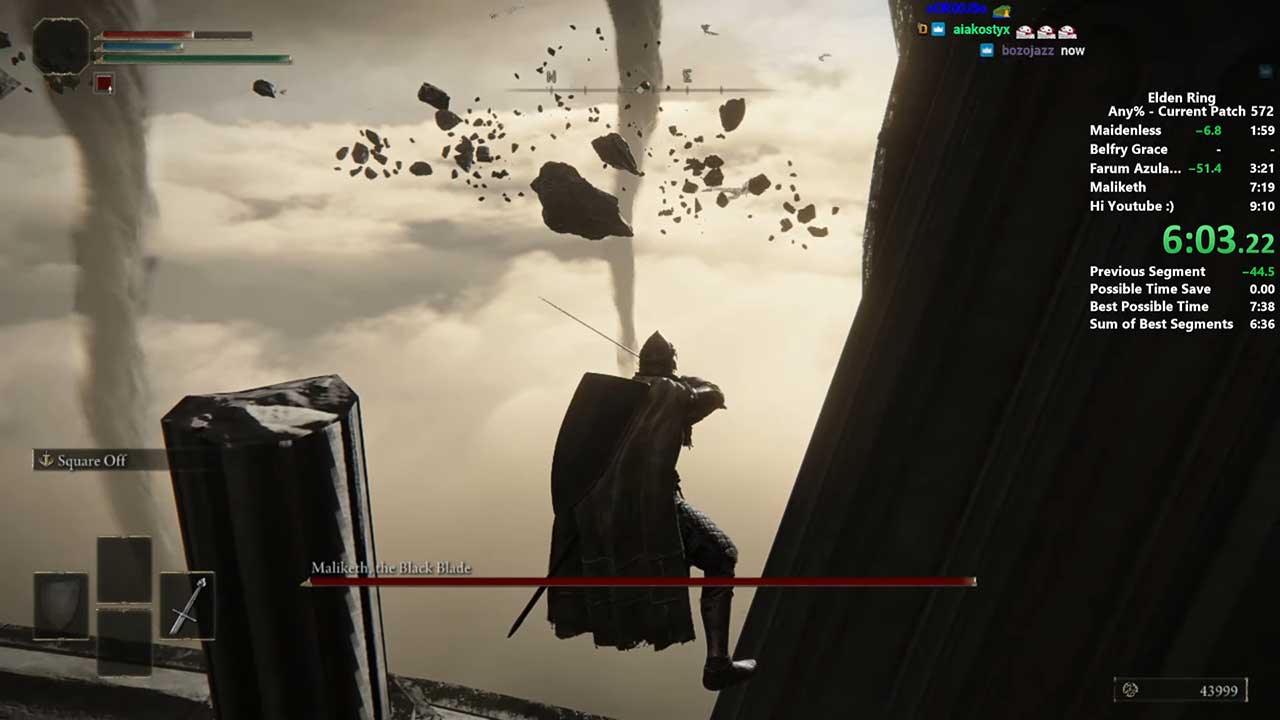
Task: Click the red status effect icon
Action: pyautogui.click(x=103, y=83)
